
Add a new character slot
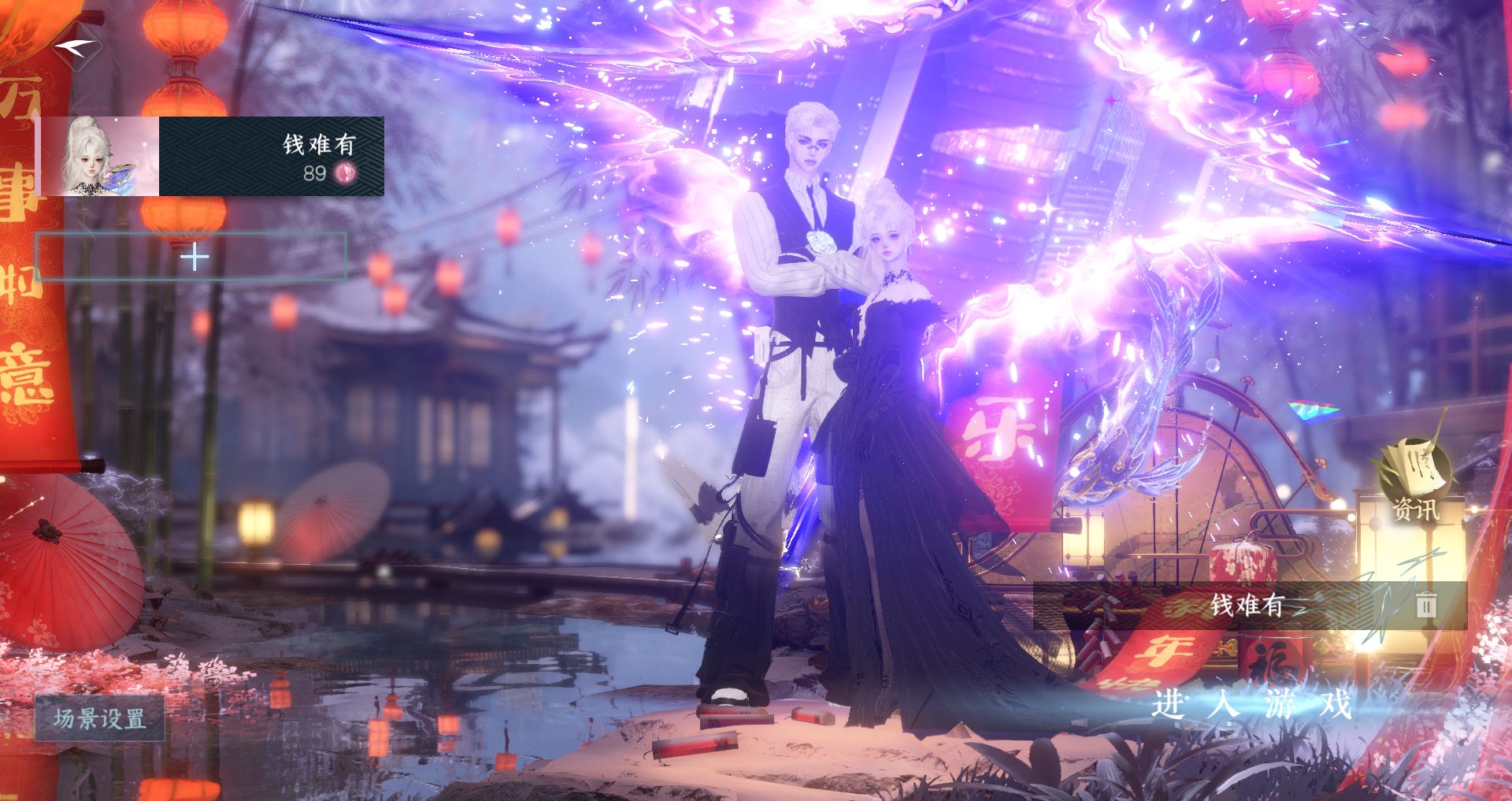192,258
